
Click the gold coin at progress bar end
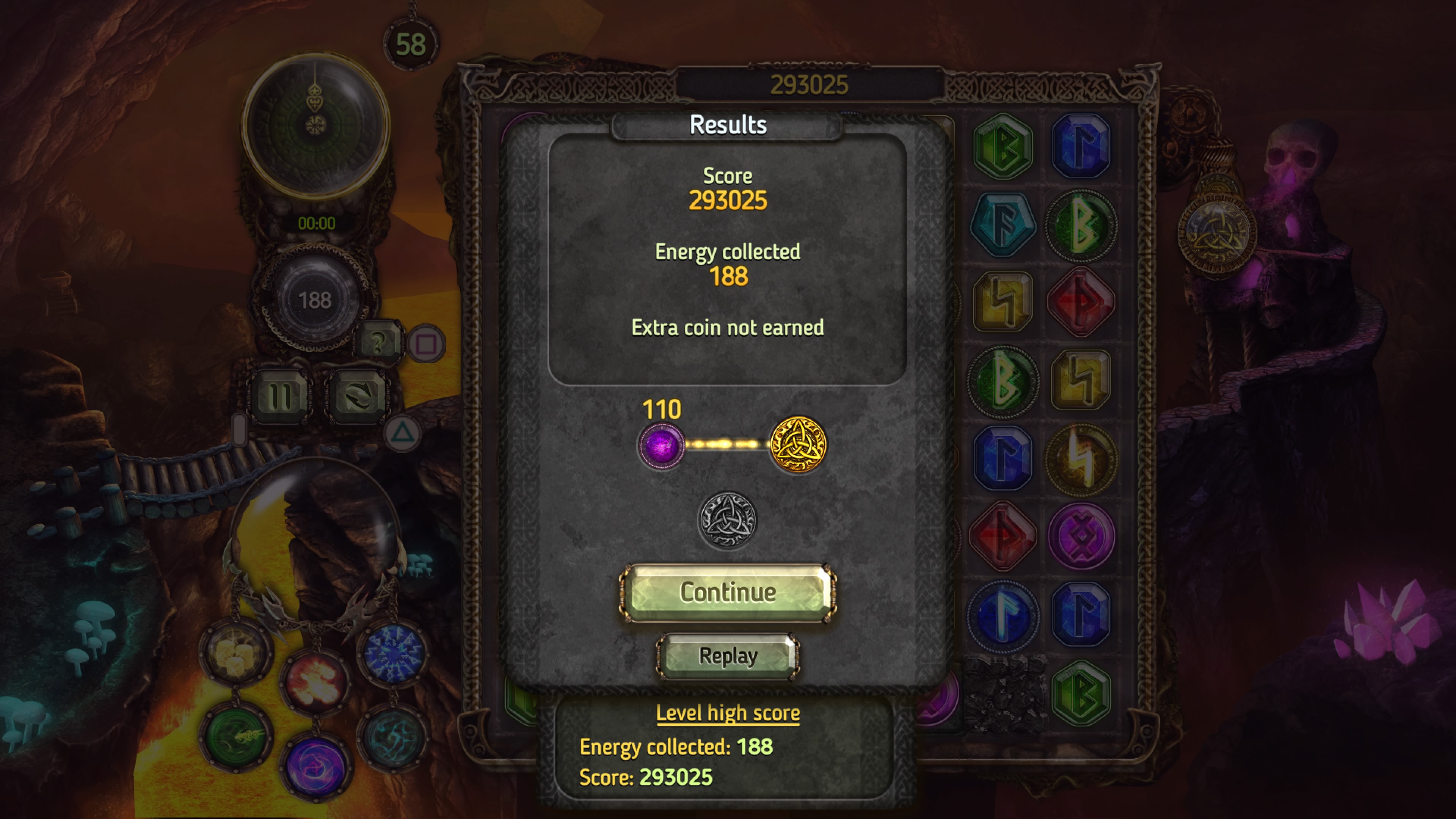pos(800,444)
